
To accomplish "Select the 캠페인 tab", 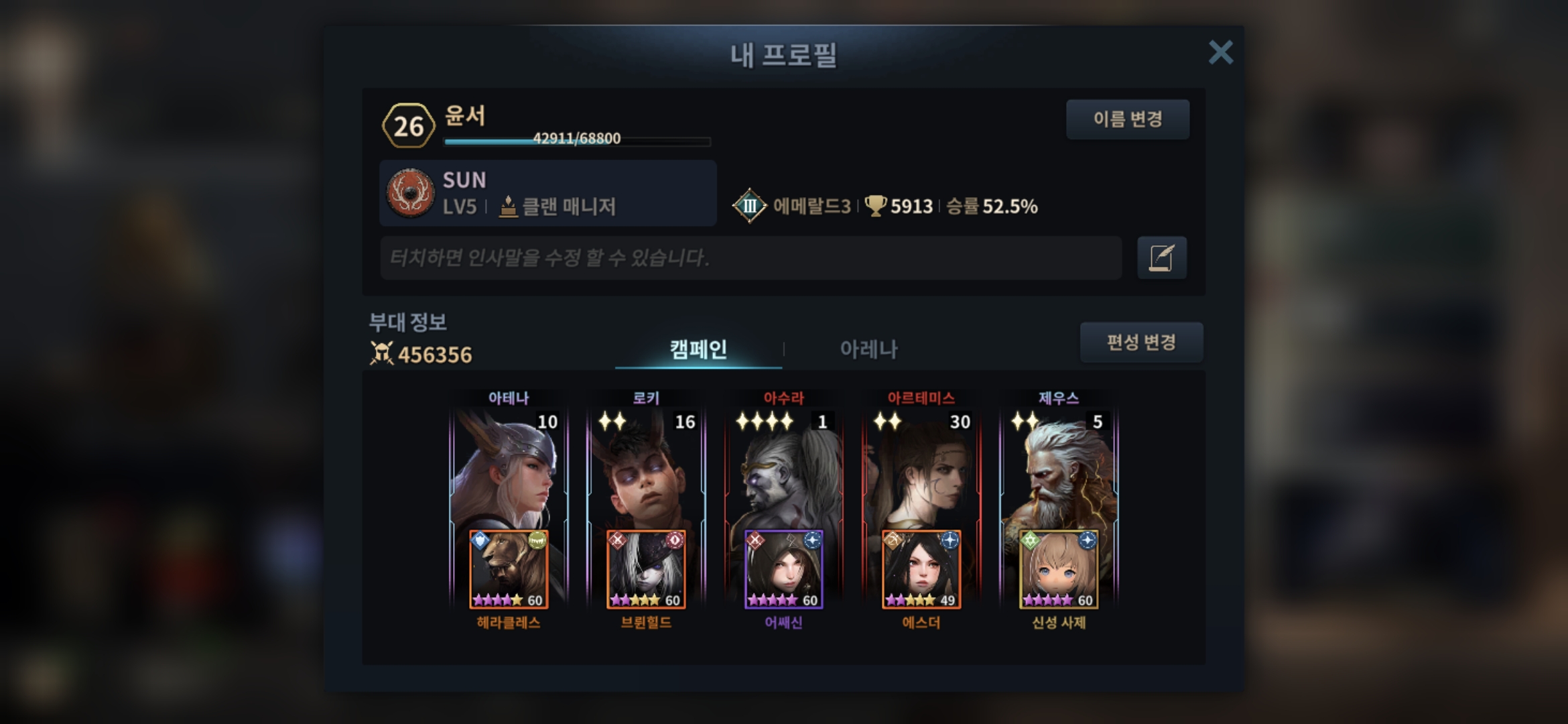I will pyautogui.click(x=698, y=349).
